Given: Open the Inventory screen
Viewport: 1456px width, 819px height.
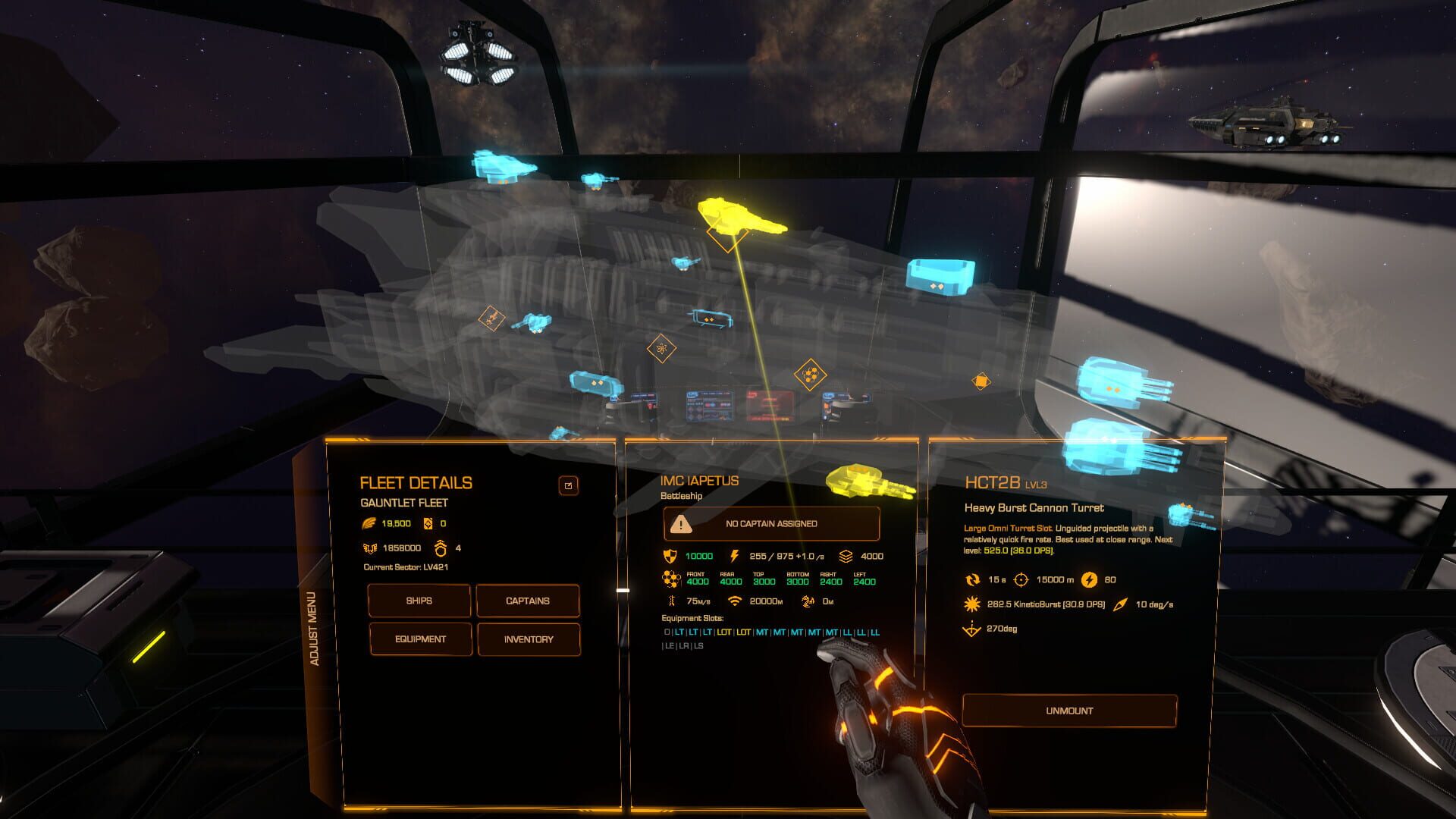Looking at the screenshot, I should coord(529,639).
